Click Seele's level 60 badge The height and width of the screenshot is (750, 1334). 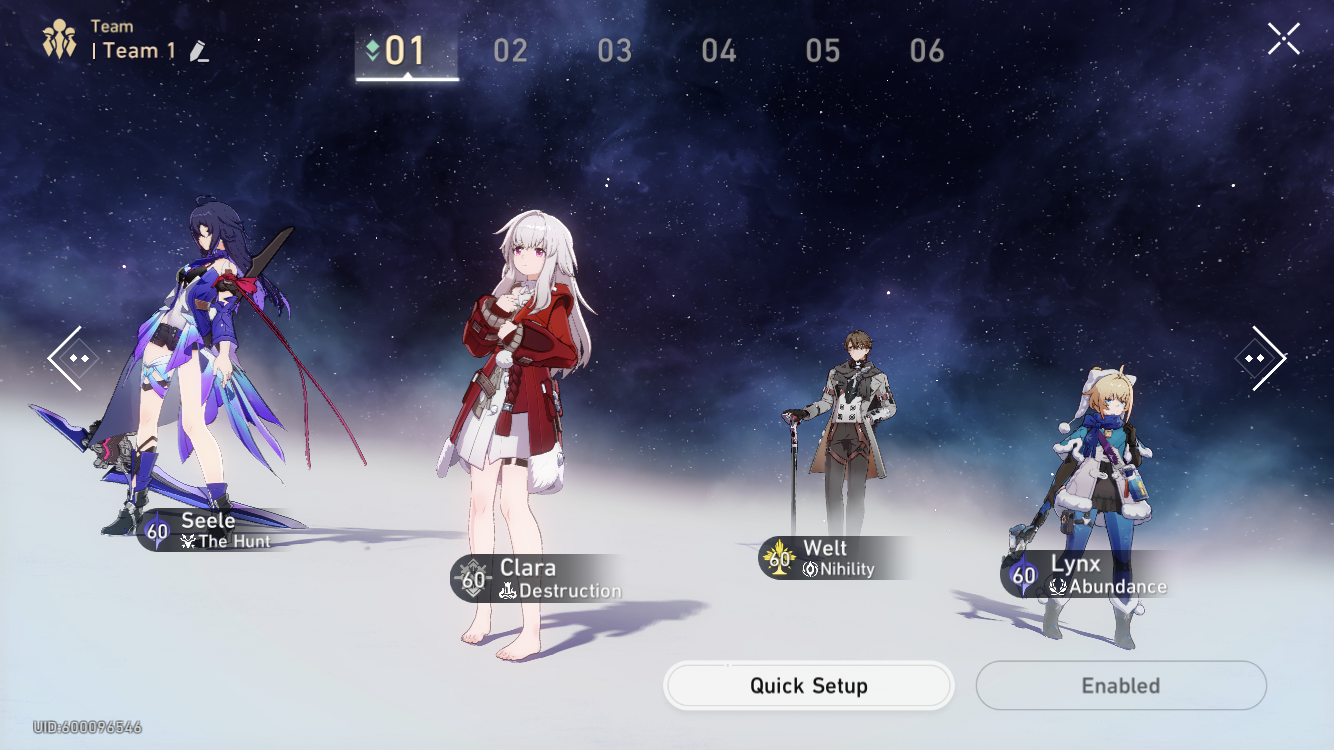pos(156,532)
